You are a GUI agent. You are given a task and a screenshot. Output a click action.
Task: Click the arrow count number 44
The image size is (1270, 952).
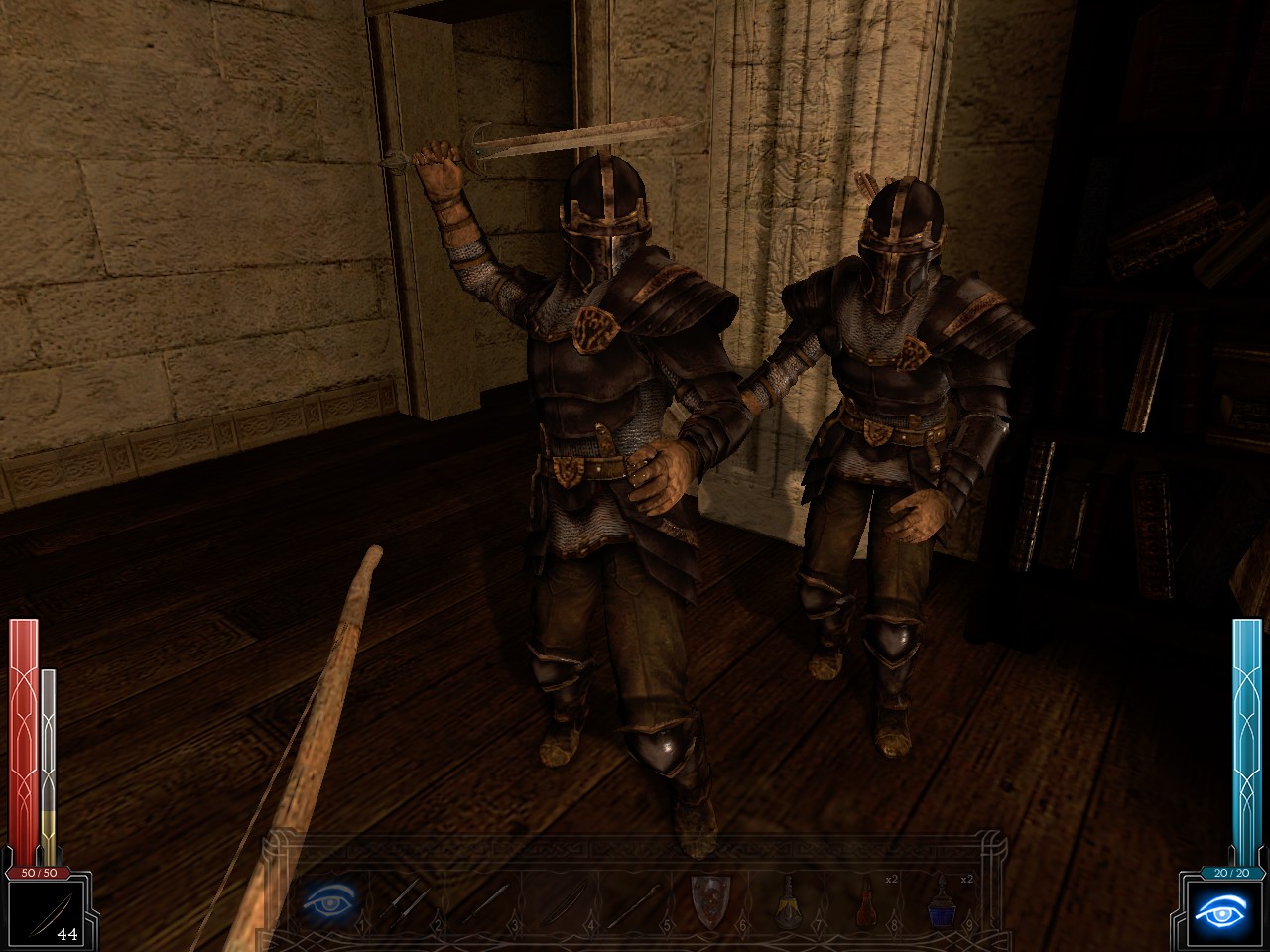[65, 933]
